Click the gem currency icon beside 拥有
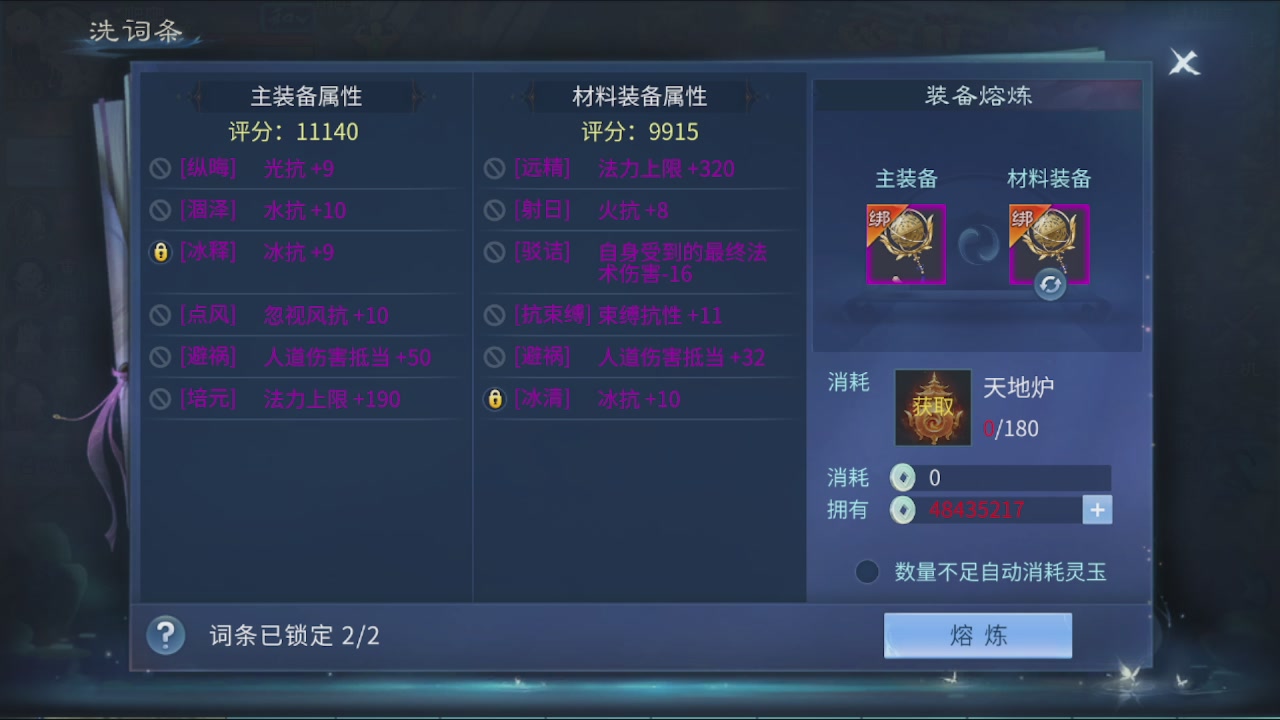This screenshot has width=1280, height=720. tap(903, 510)
